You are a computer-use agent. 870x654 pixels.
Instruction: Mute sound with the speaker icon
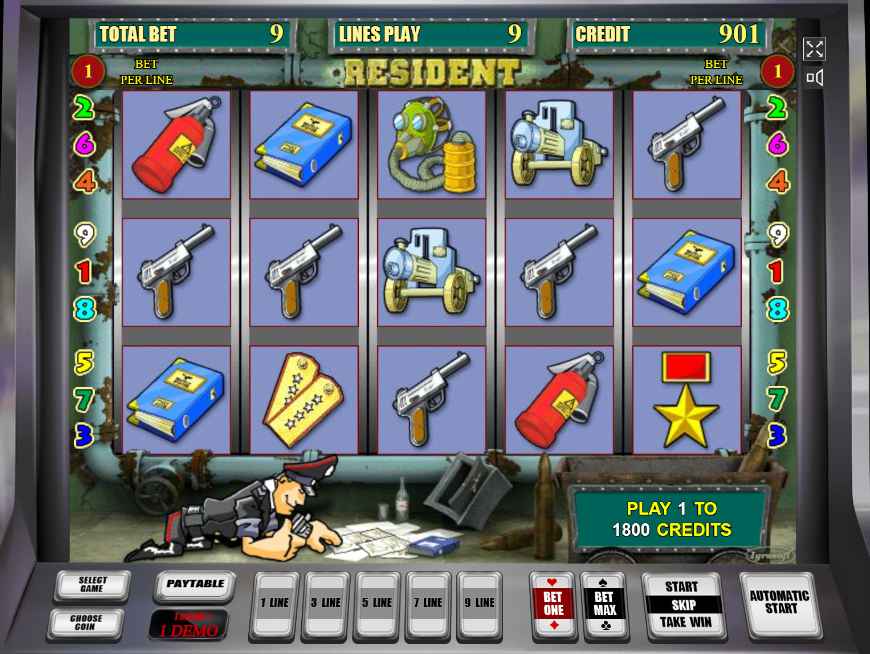(x=814, y=78)
